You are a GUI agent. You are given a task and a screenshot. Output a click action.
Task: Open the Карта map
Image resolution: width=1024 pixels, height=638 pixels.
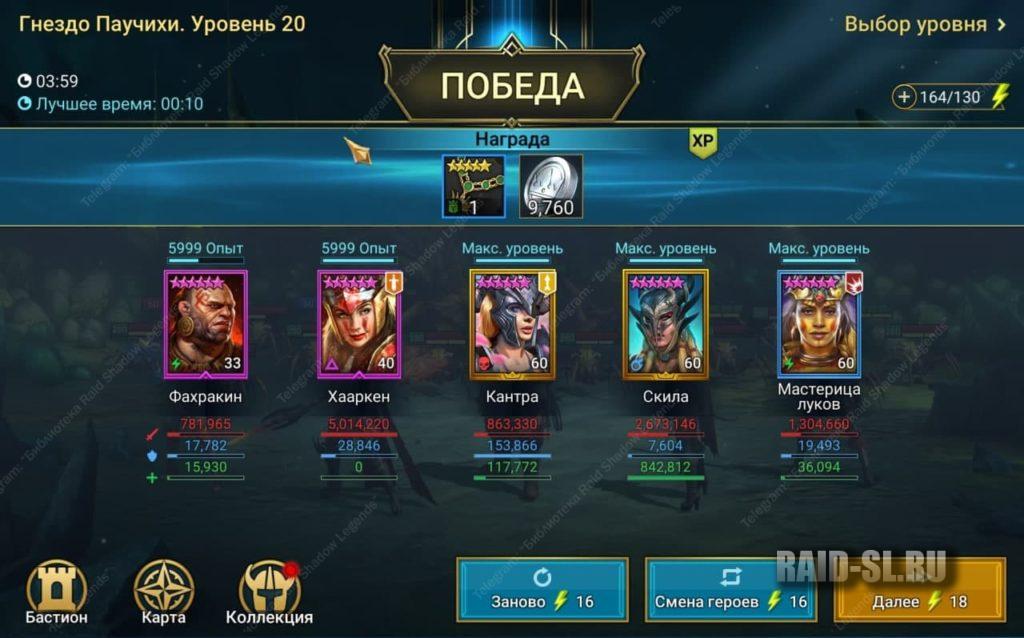click(164, 593)
